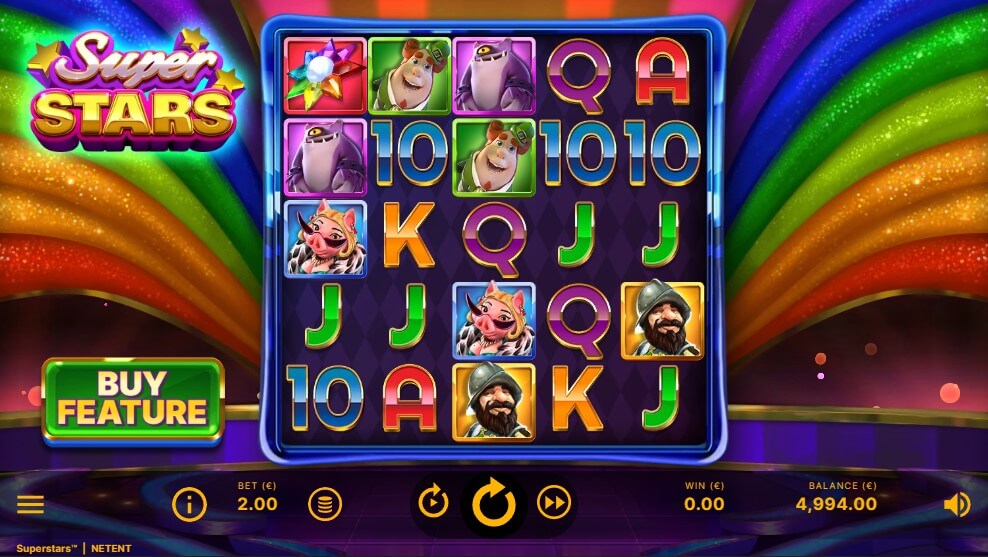Open the coin stack bet settings
Screen dimensions: 988x557
pos(324,504)
